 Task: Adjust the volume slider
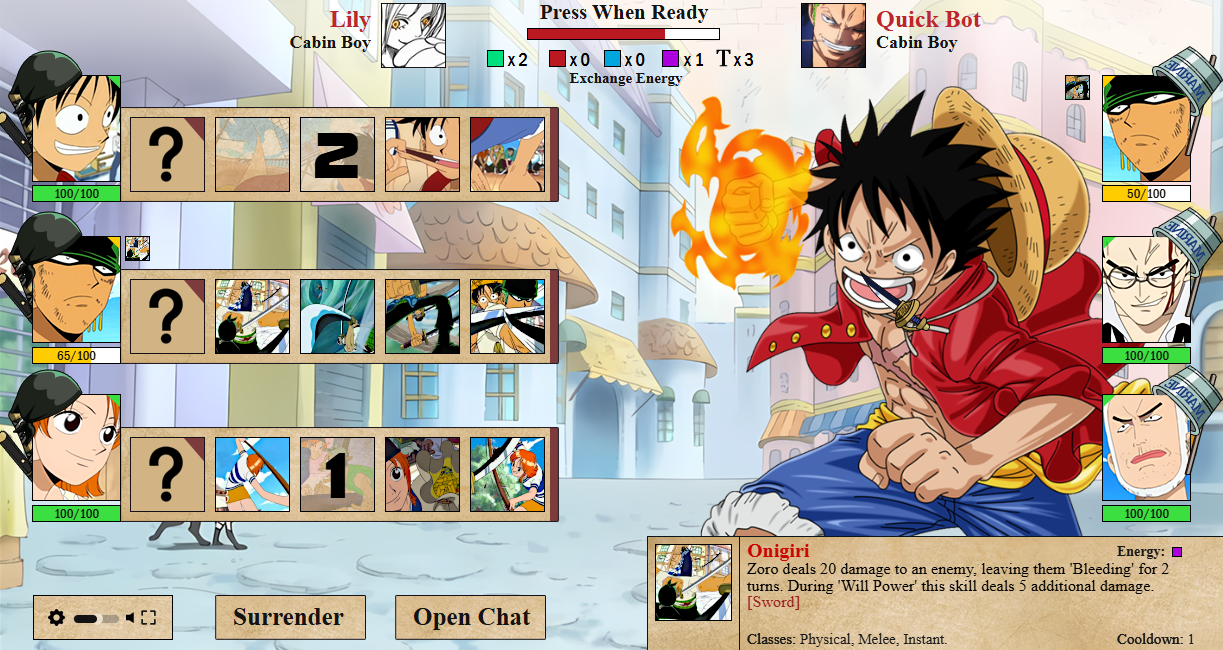click(x=96, y=619)
